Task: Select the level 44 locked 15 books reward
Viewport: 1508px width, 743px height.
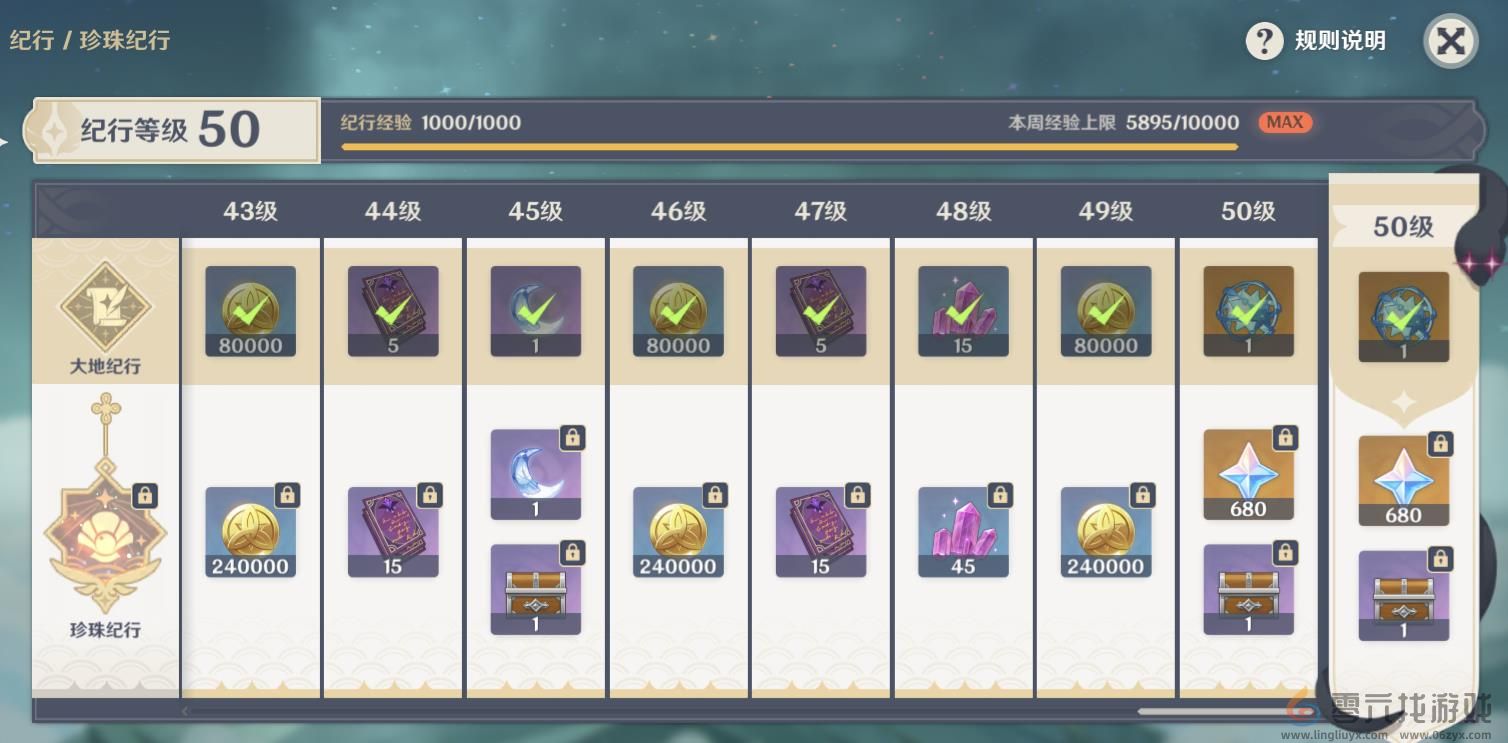Action: tap(393, 532)
